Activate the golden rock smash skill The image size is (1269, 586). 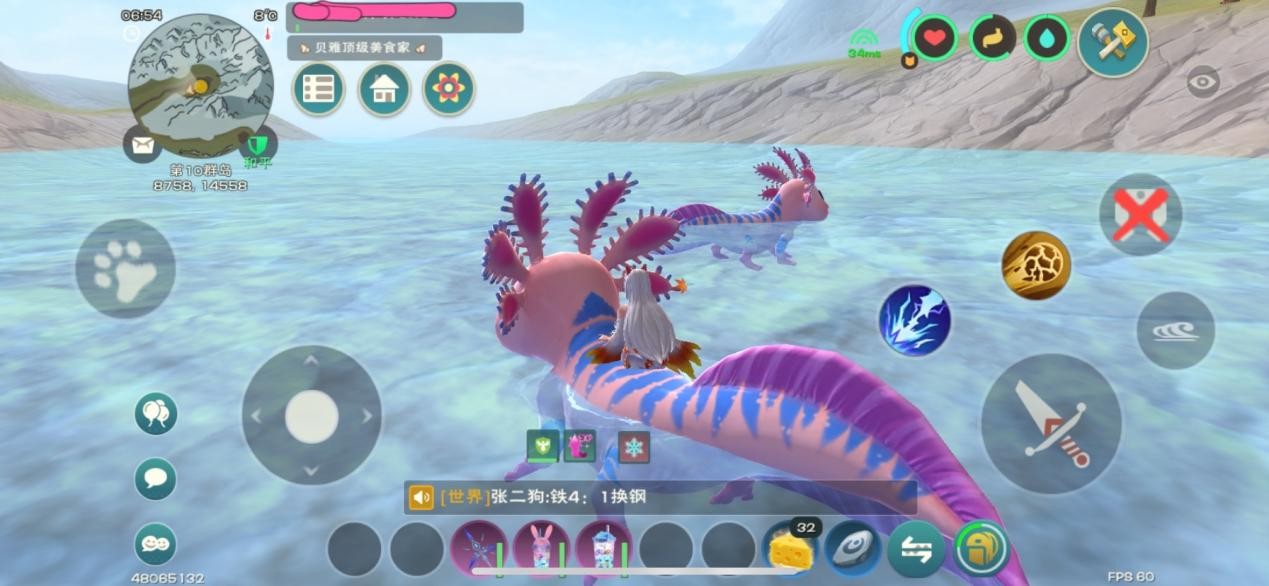pyautogui.click(x=1036, y=265)
